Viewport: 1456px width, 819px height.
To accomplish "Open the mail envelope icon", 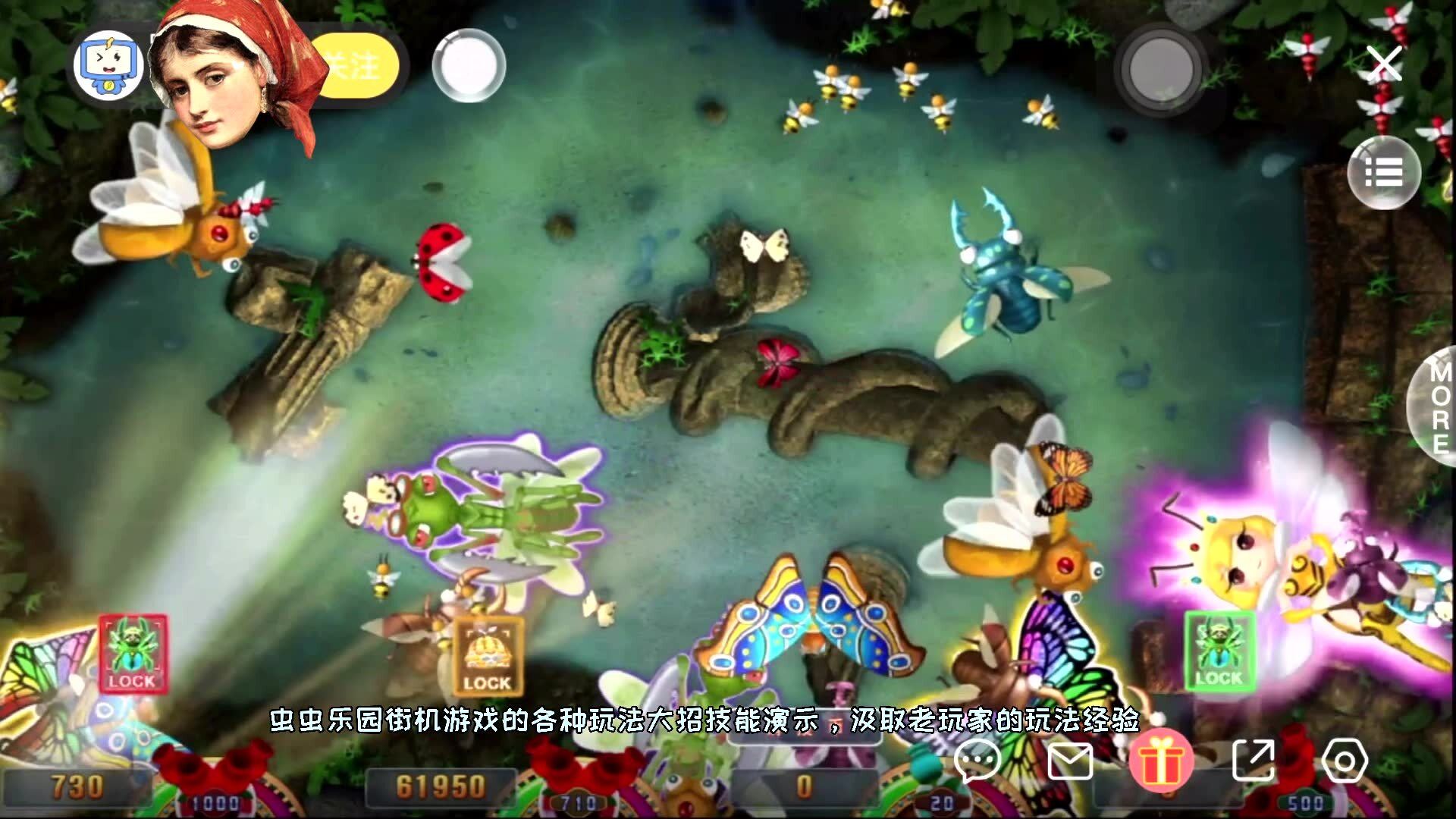I will [1069, 761].
